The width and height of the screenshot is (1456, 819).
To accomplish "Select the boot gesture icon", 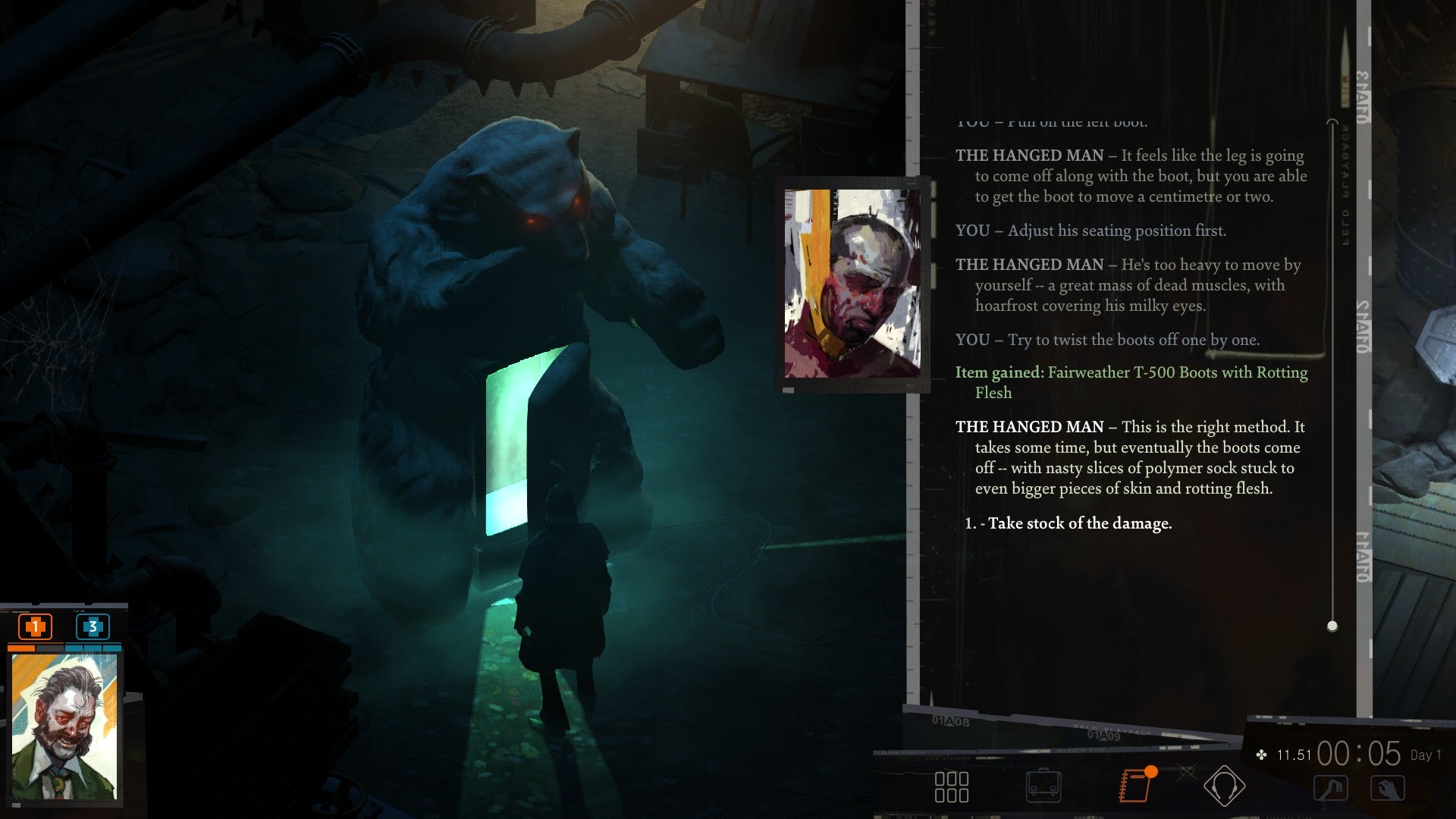I will (1331, 789).
